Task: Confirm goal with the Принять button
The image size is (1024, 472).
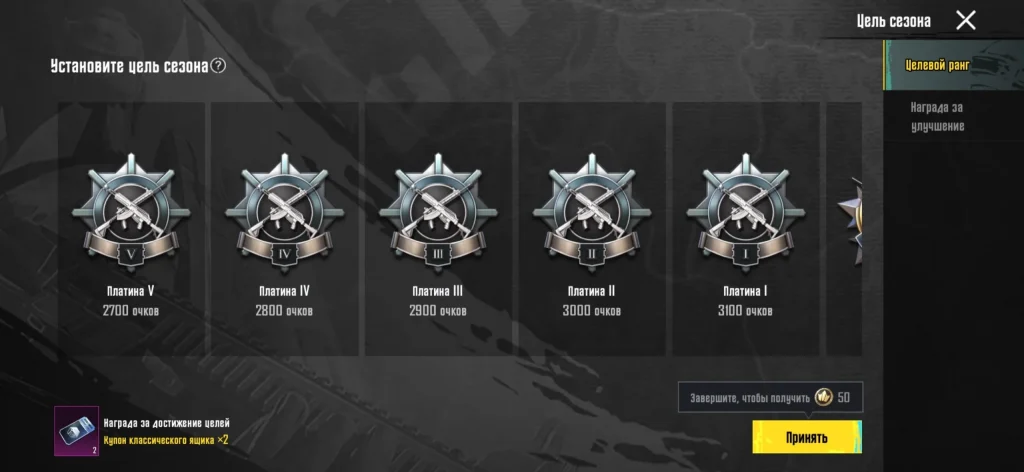Action: pyautogui.click(x=807, y=437)
